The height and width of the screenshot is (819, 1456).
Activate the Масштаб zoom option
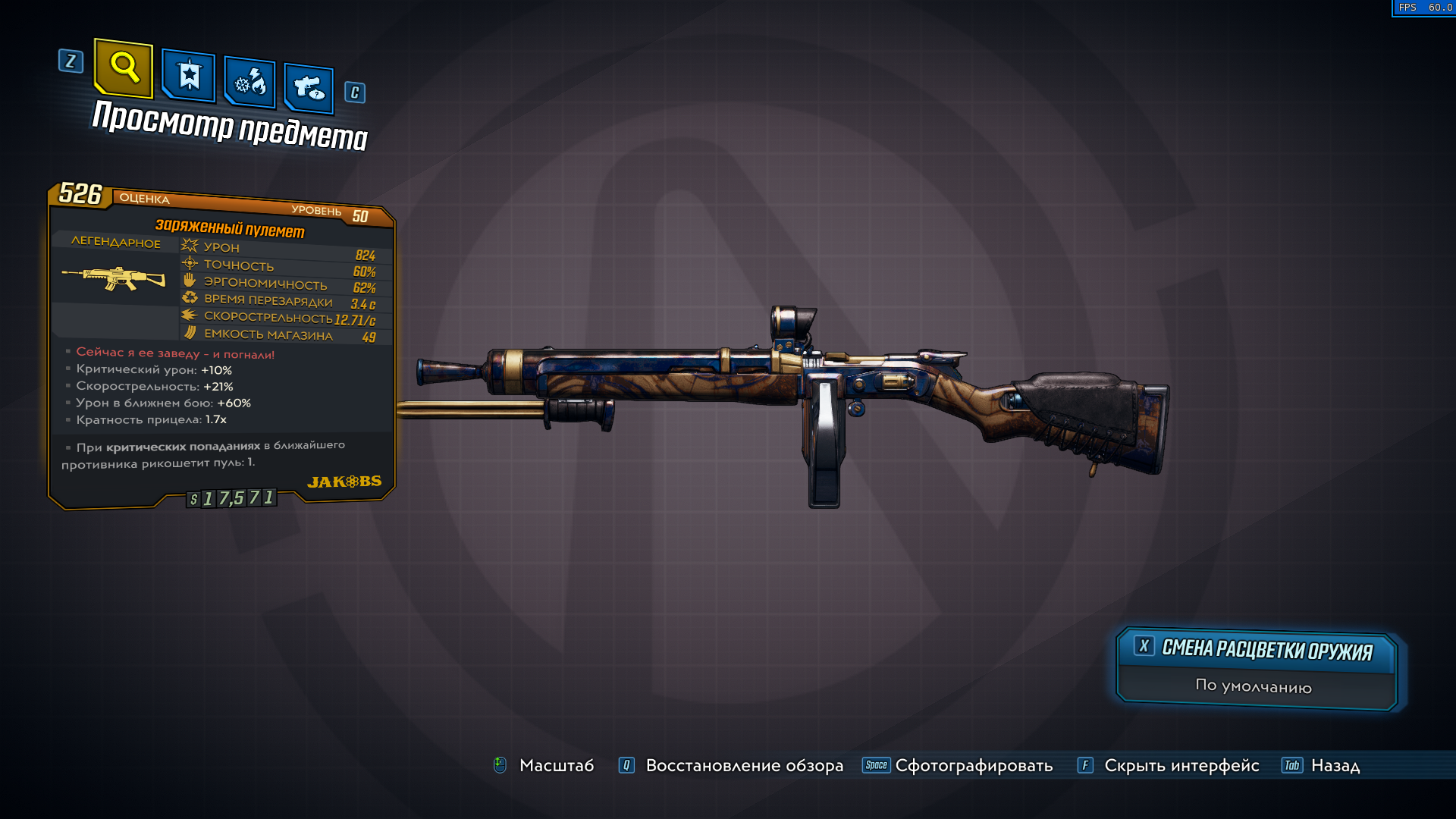click(x=556, y=766)
